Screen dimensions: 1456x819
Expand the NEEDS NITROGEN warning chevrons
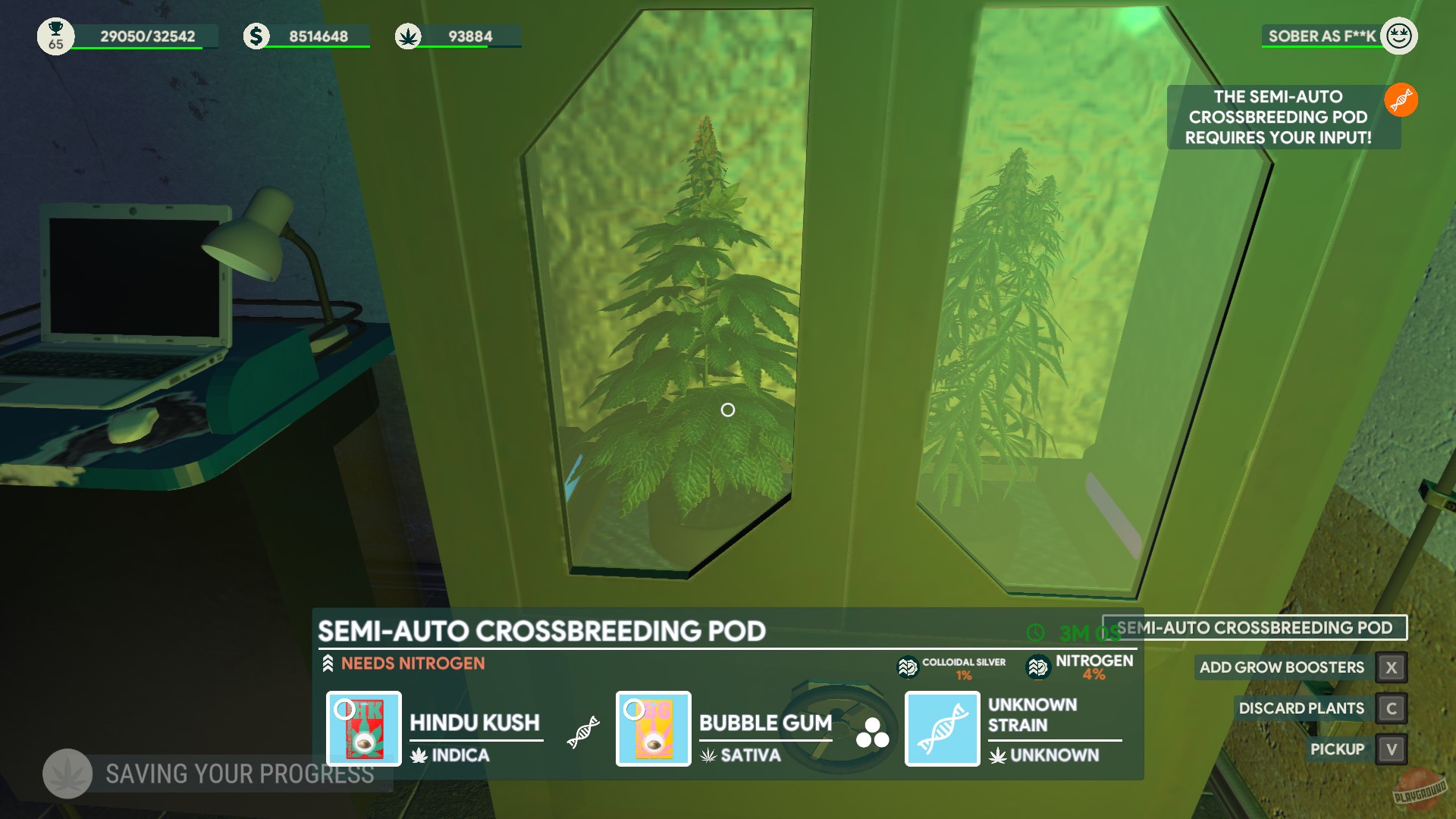328,662
